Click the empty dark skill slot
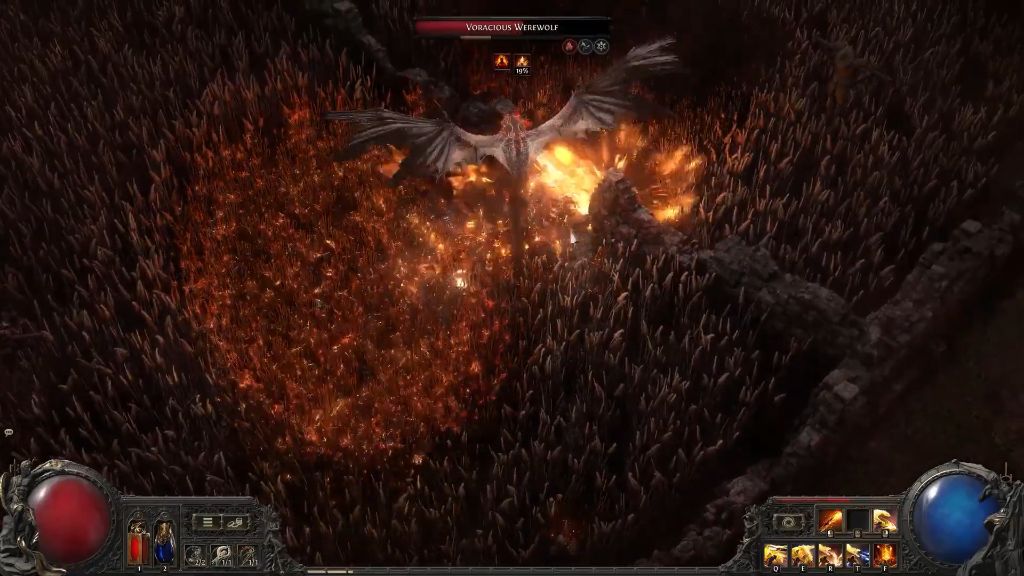The height and width of the screenshot is (576, 1024). (858, 521)
